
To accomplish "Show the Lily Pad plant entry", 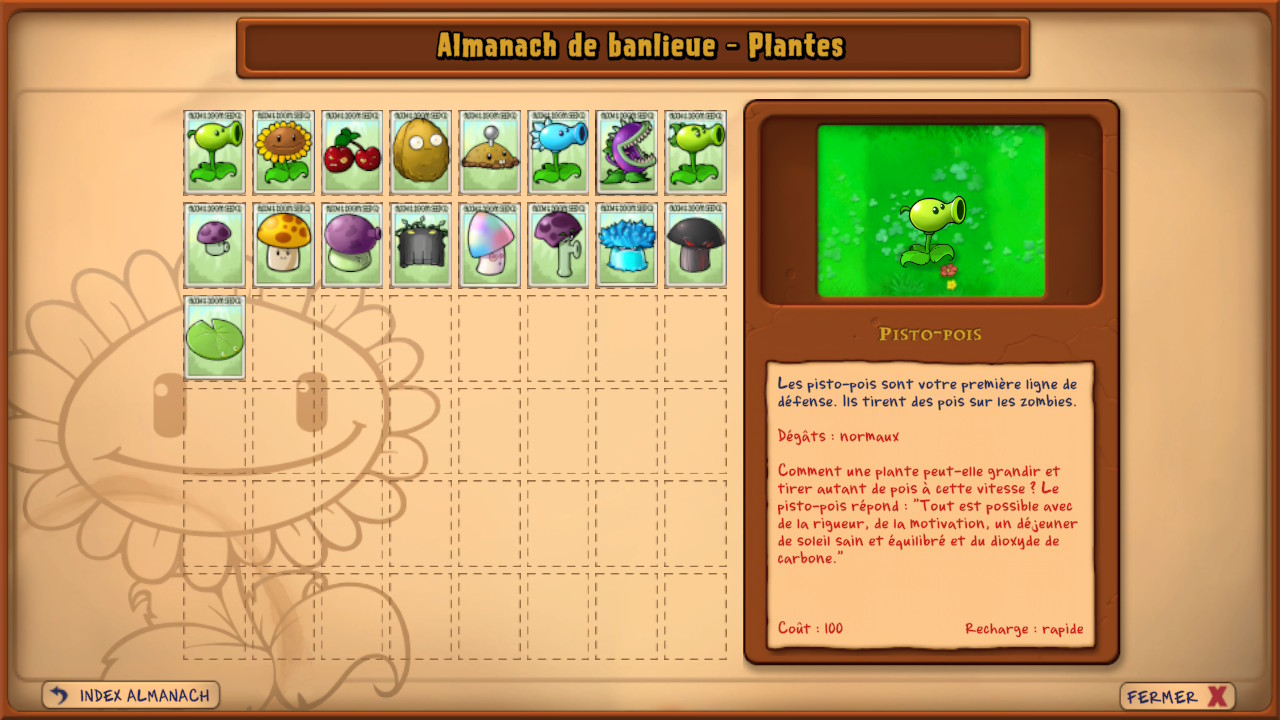I will click(x=215, y=337).
